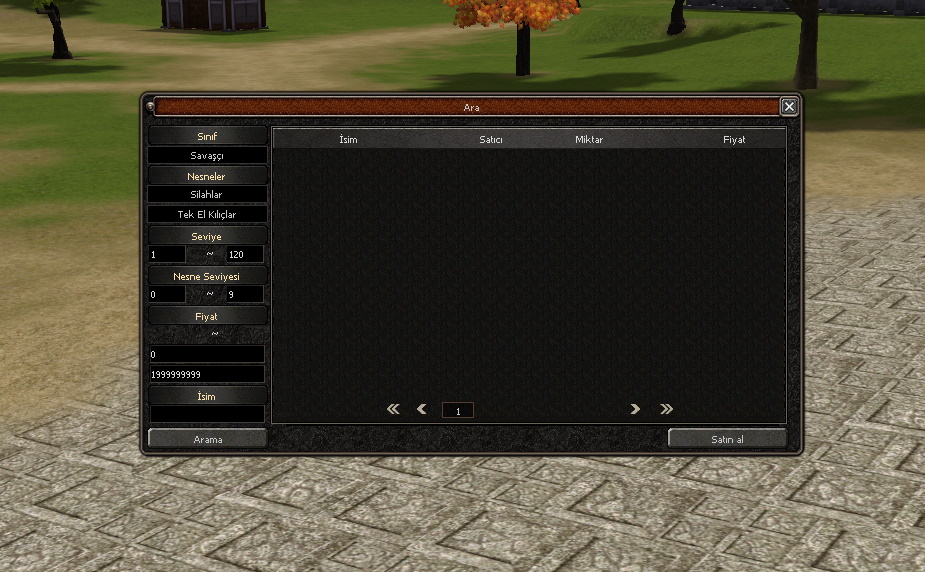Go to the previous results page
This screenshot has width=925, height=572.
click(422, 409)
